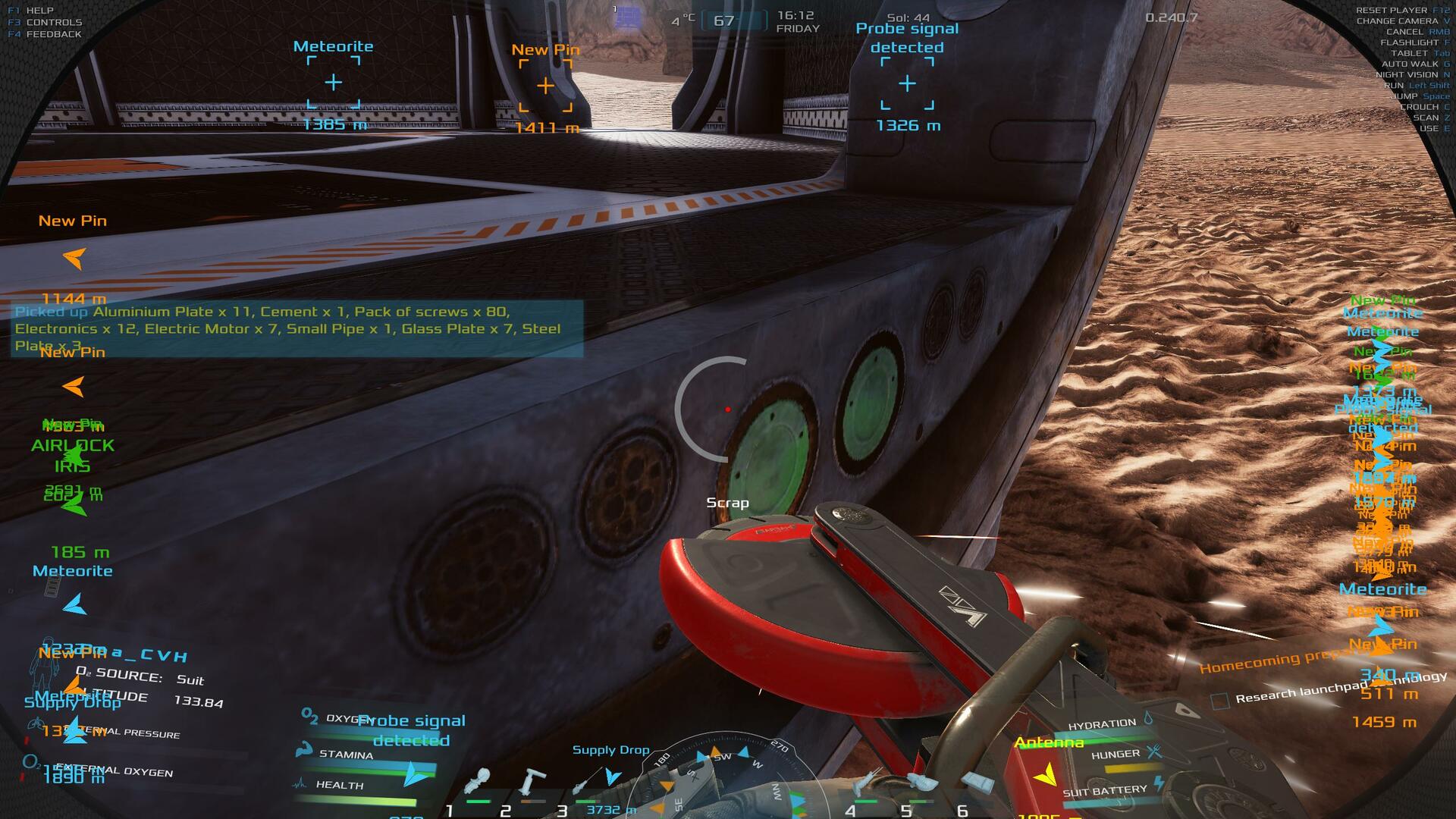Viewport: 1456px width, 819px height.
Task: Tick the Research launchpad technology checkbox
Action: click(1220, 701)
